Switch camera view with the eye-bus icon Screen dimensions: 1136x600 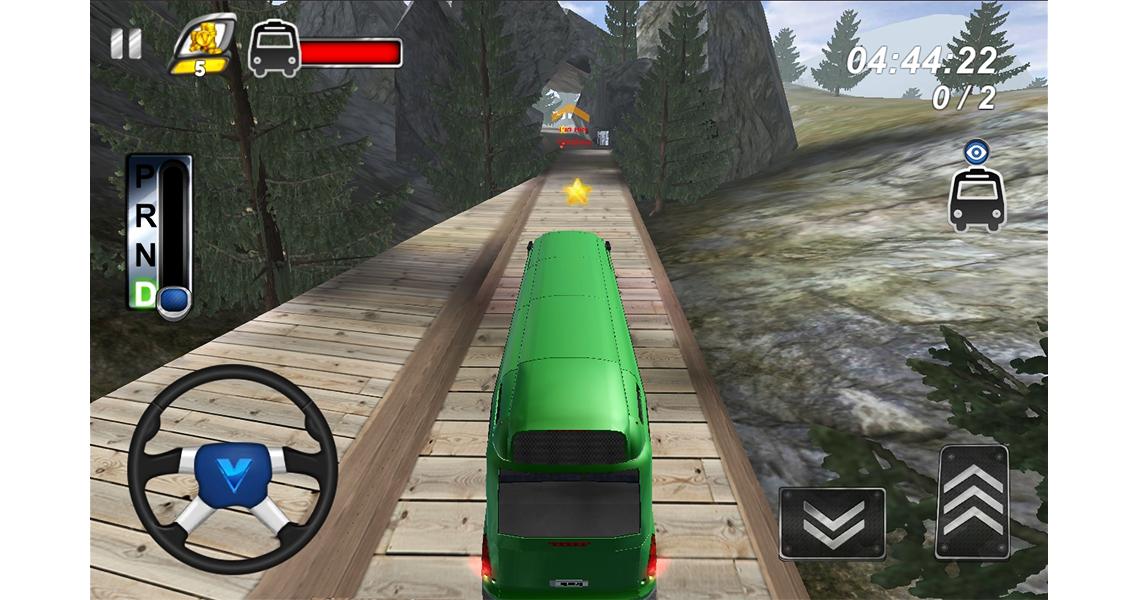pyautogui.click(x=976, y=187)
